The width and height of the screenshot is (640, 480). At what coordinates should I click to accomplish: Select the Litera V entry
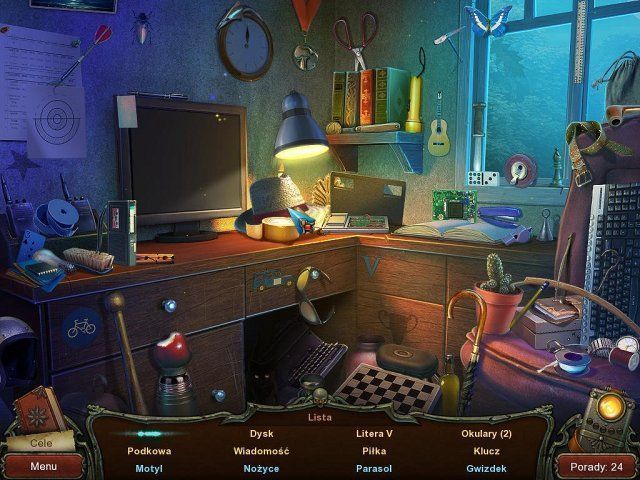pos(374,434)
